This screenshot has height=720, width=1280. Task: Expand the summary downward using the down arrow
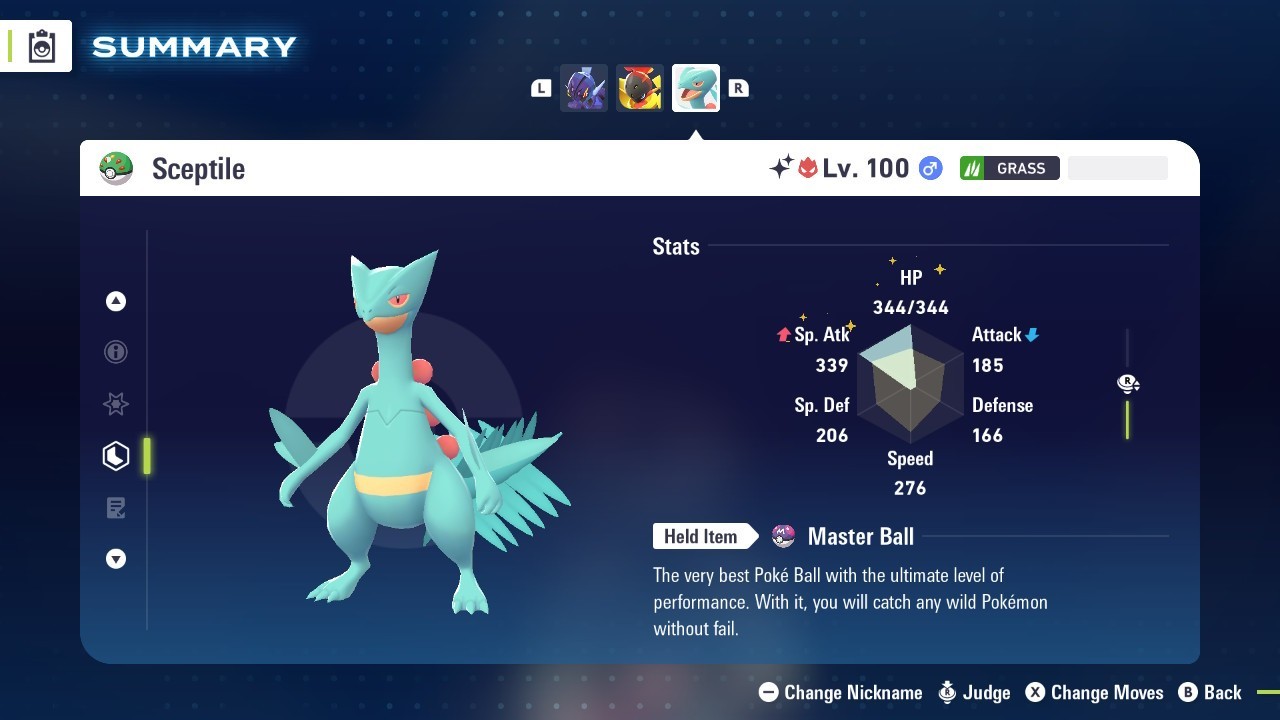[115, 559]
